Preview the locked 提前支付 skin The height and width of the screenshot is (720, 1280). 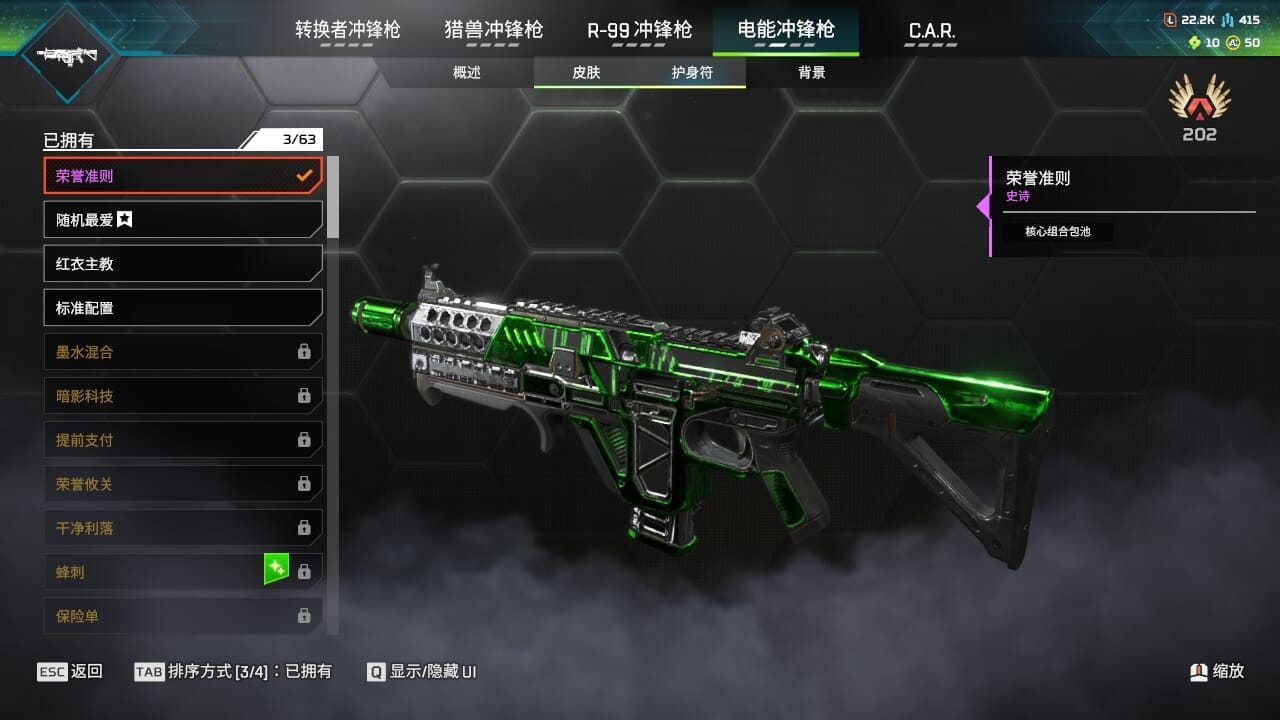[x=183, y=440]
